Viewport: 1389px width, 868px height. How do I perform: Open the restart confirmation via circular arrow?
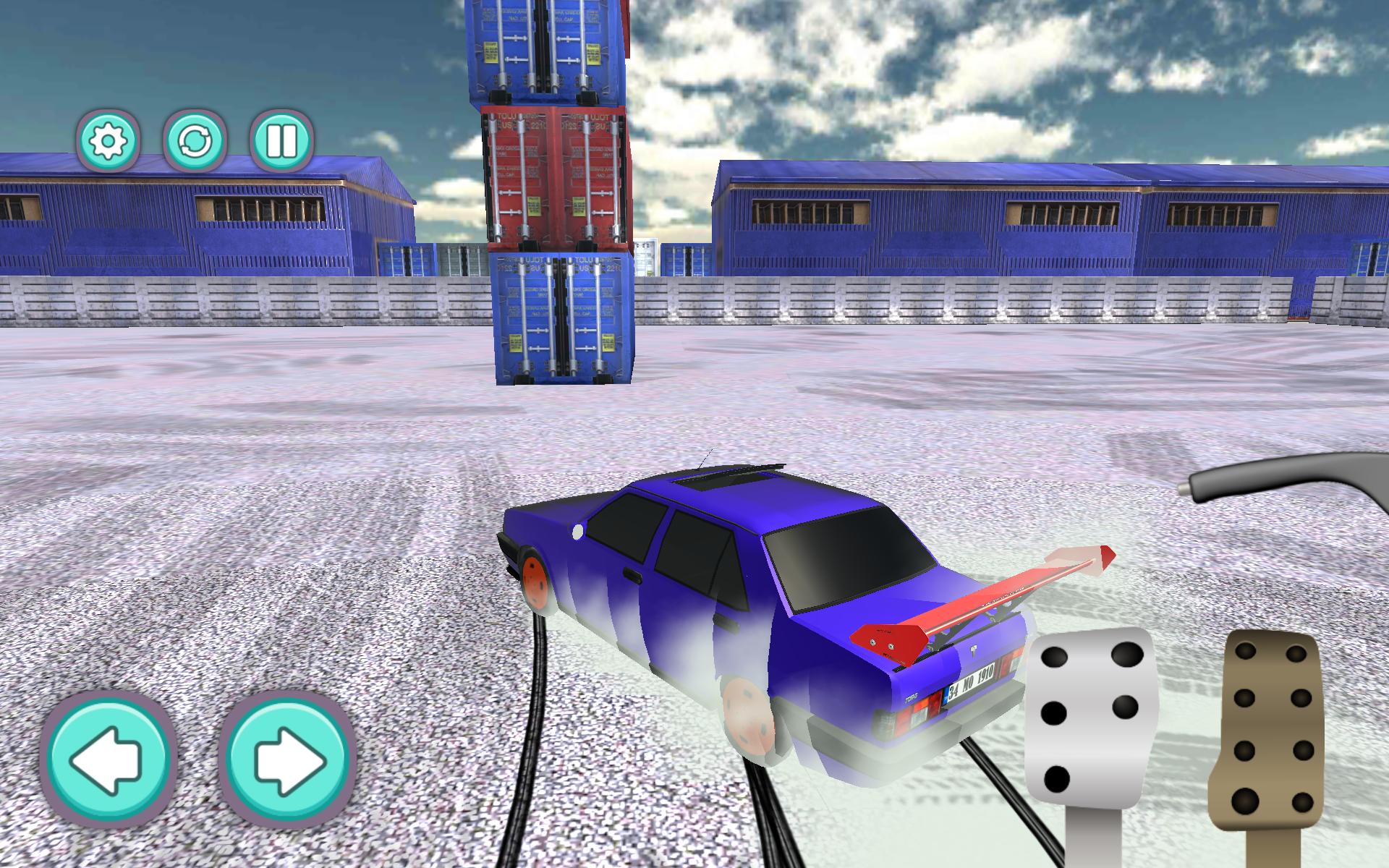(197, 142)
